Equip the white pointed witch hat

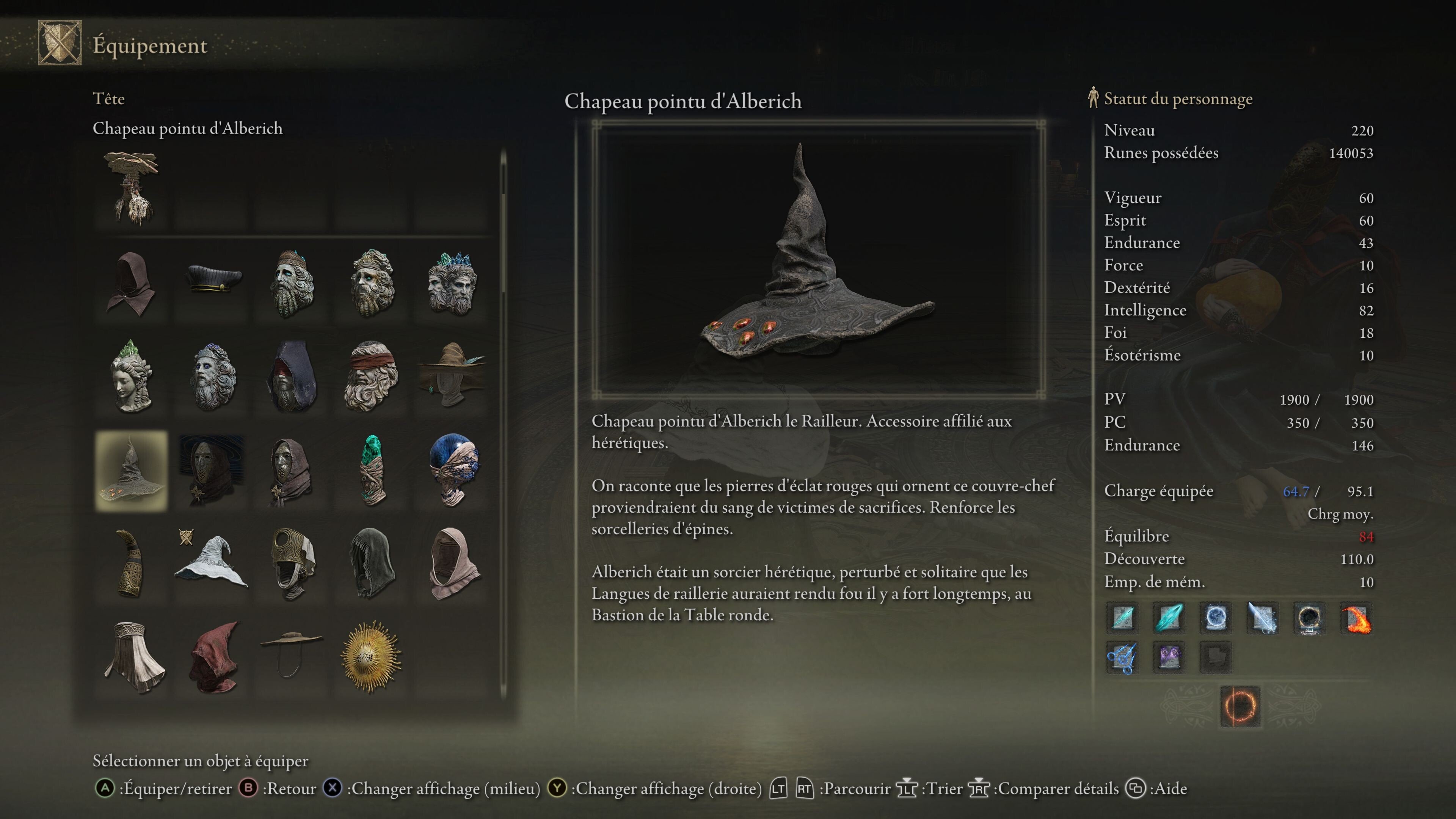[x=212, y=563]
